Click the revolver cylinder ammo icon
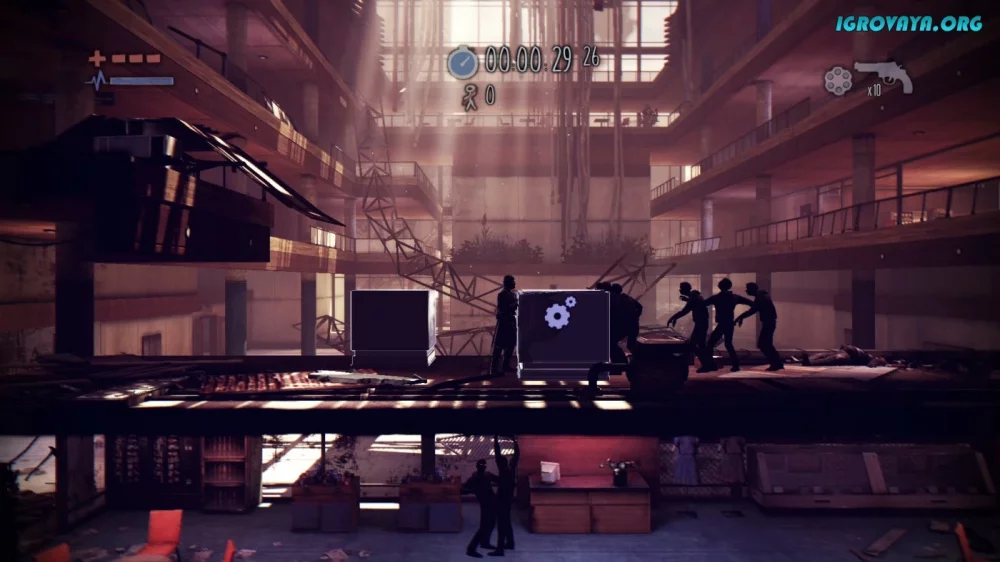 click(838, 80)
